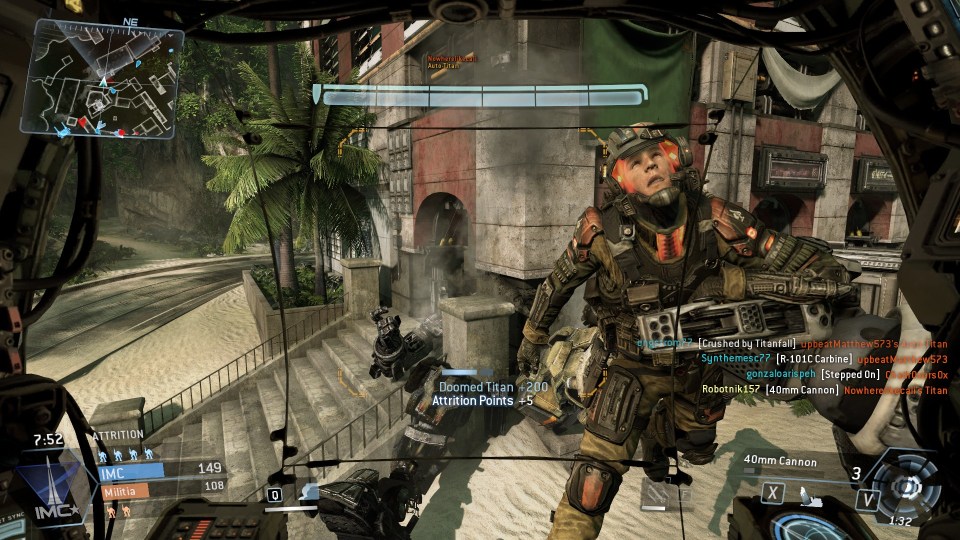
Task: Activate the Titan core ability dial
Action: [906, 486]
